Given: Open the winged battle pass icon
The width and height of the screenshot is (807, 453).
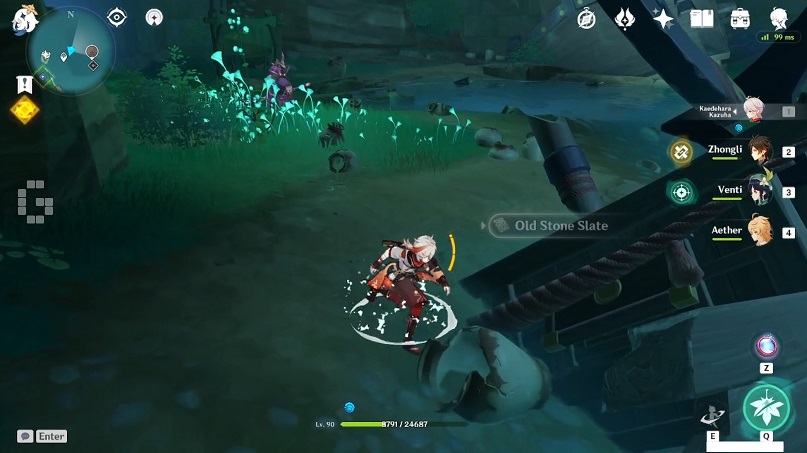Looking at the screenshot, I should 625,18.
